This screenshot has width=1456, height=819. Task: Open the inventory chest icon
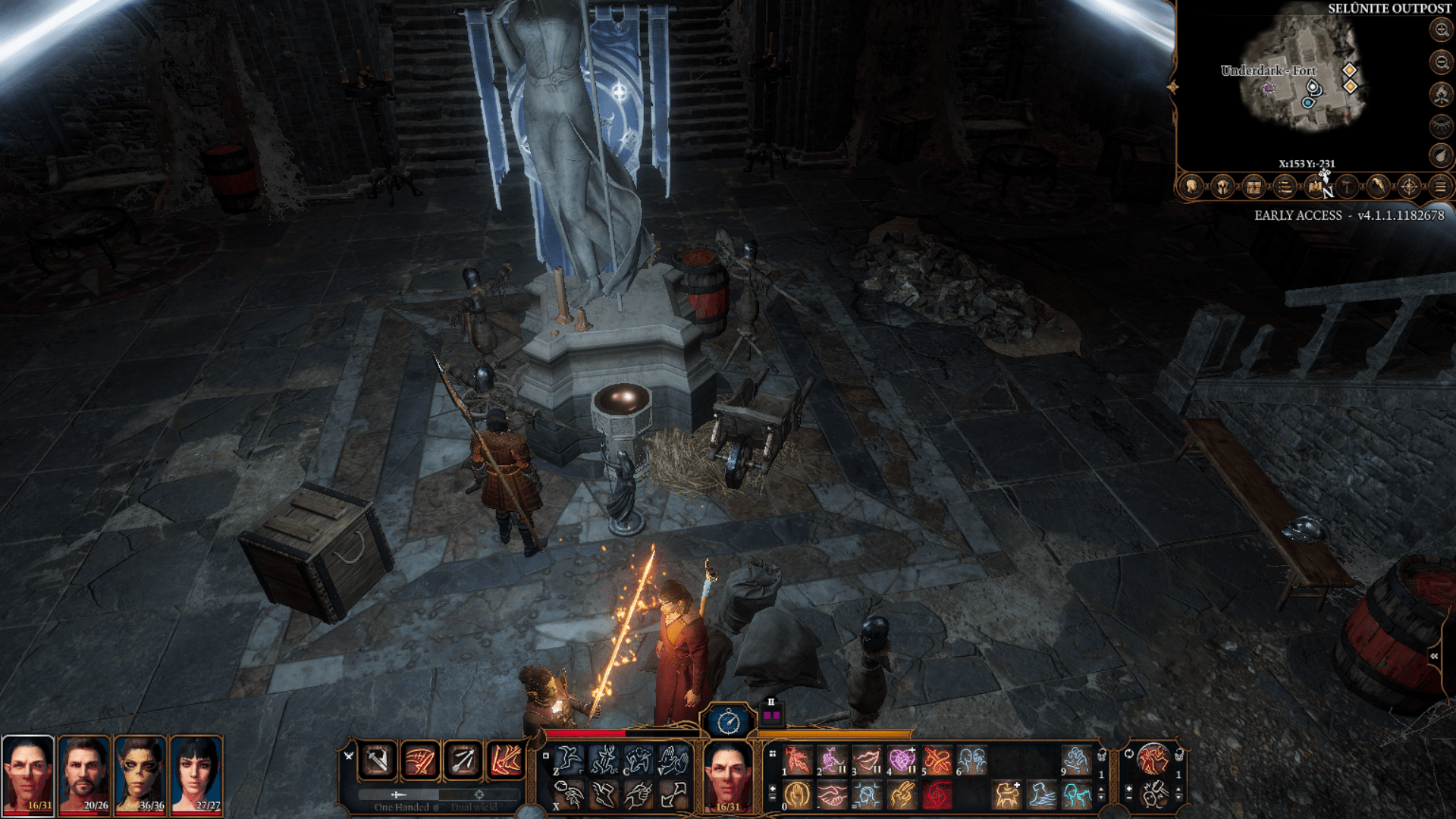coord(1254,186)
